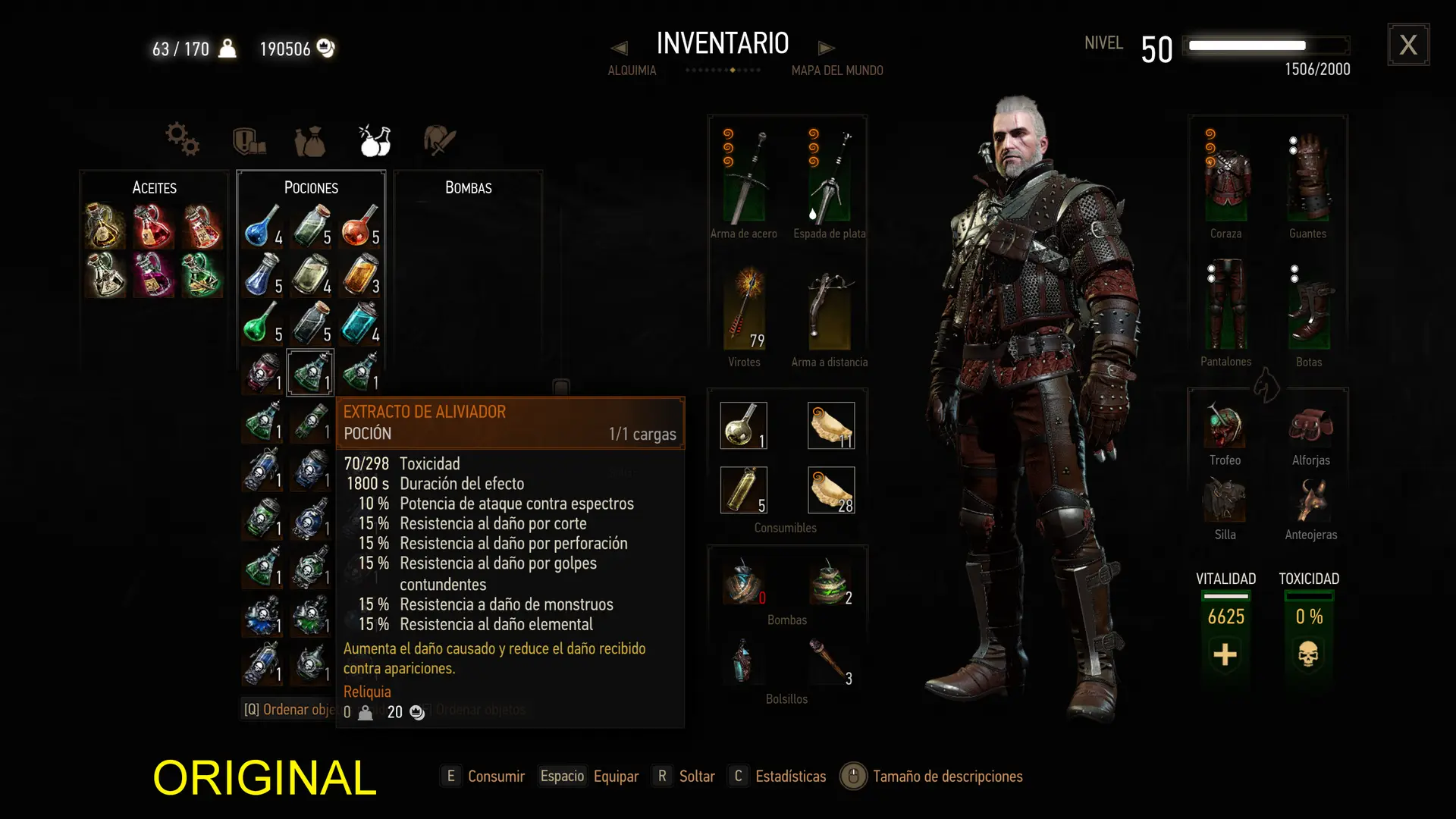The height and width of the screenshot is (819, 1456).
Task: Choose the red round potion flask
Action: point(358,226)
